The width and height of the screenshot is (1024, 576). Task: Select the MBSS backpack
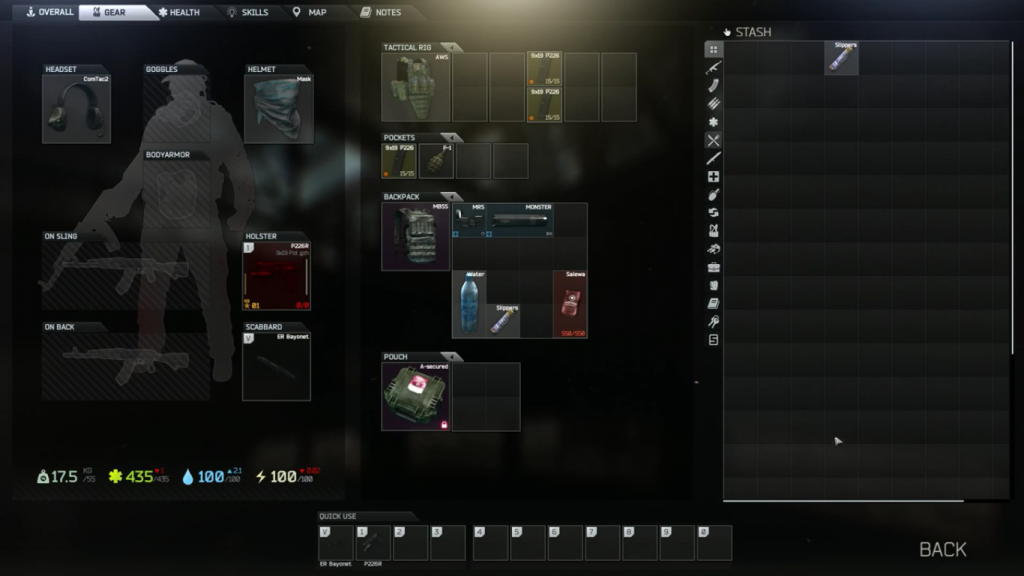pyautogui.click(x=415, y=237)
